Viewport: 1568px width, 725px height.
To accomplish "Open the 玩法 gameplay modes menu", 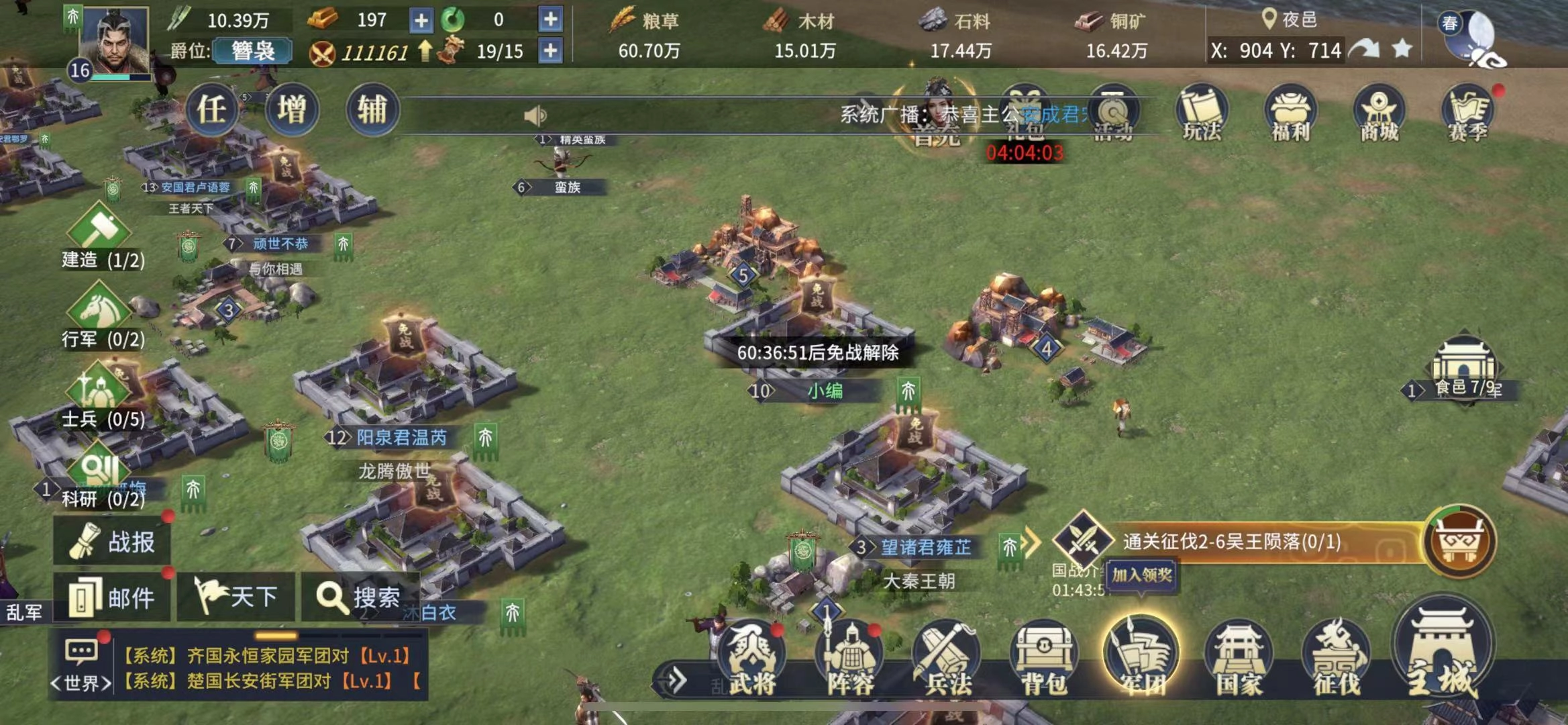I will 1201,113.
